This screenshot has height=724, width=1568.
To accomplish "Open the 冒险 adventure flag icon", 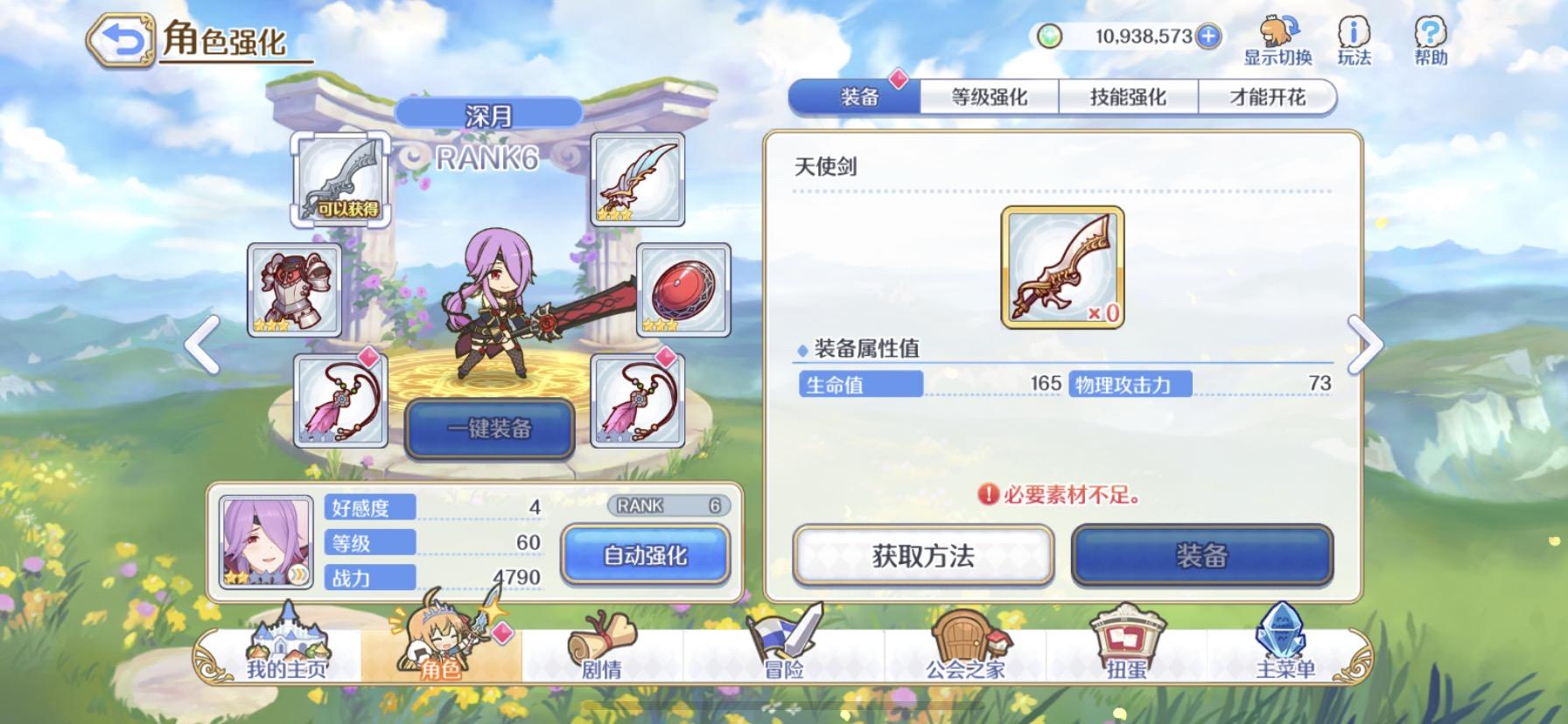I will coord(781,651).
